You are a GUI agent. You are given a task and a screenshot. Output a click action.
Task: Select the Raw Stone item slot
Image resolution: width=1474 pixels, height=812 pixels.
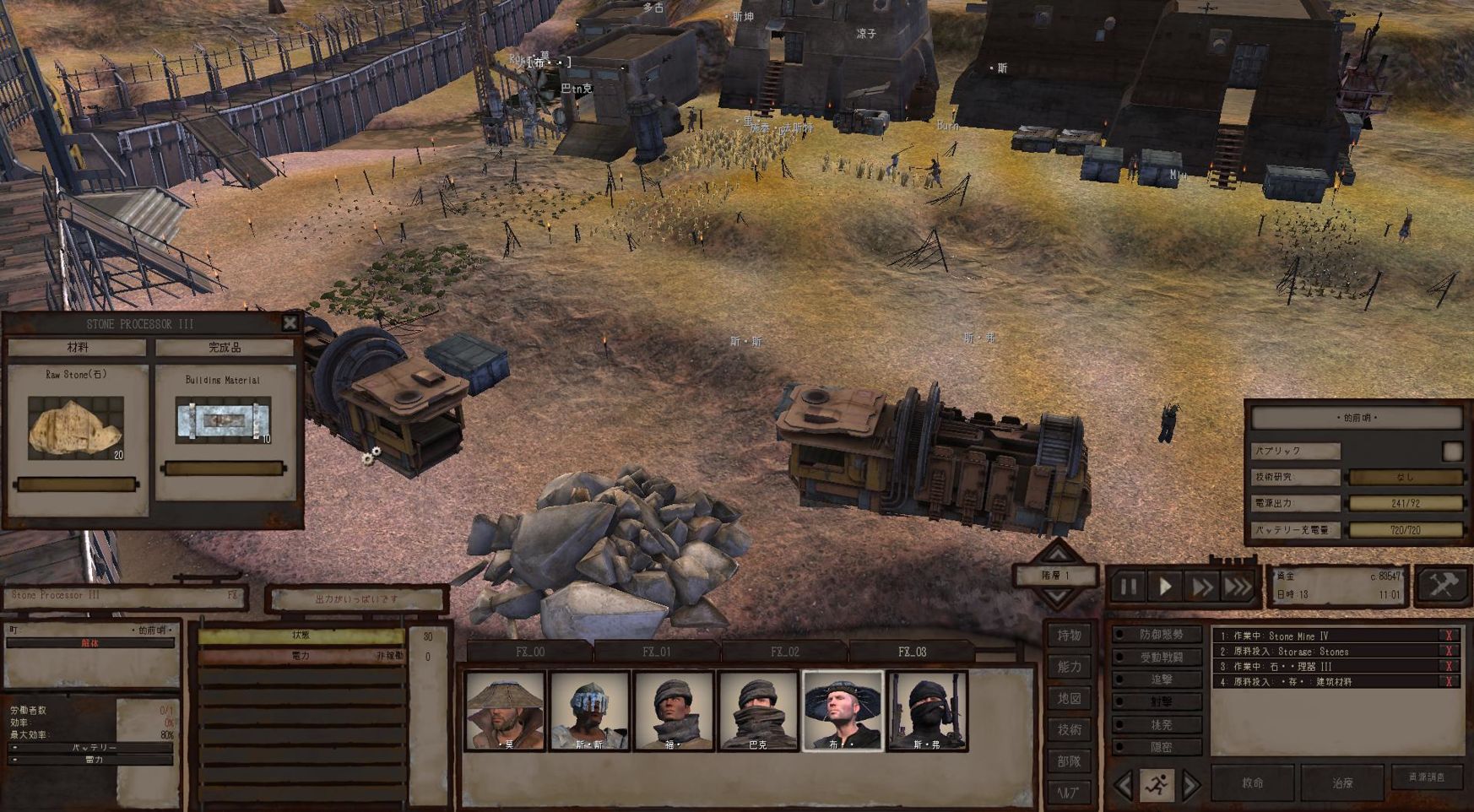76,428
